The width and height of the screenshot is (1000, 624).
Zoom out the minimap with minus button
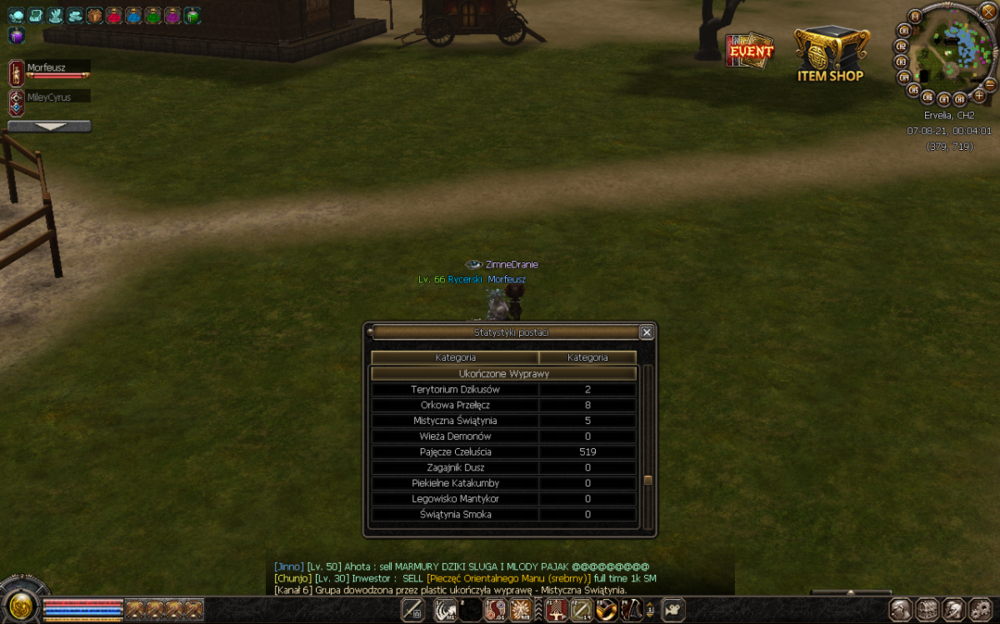[990, 83]
